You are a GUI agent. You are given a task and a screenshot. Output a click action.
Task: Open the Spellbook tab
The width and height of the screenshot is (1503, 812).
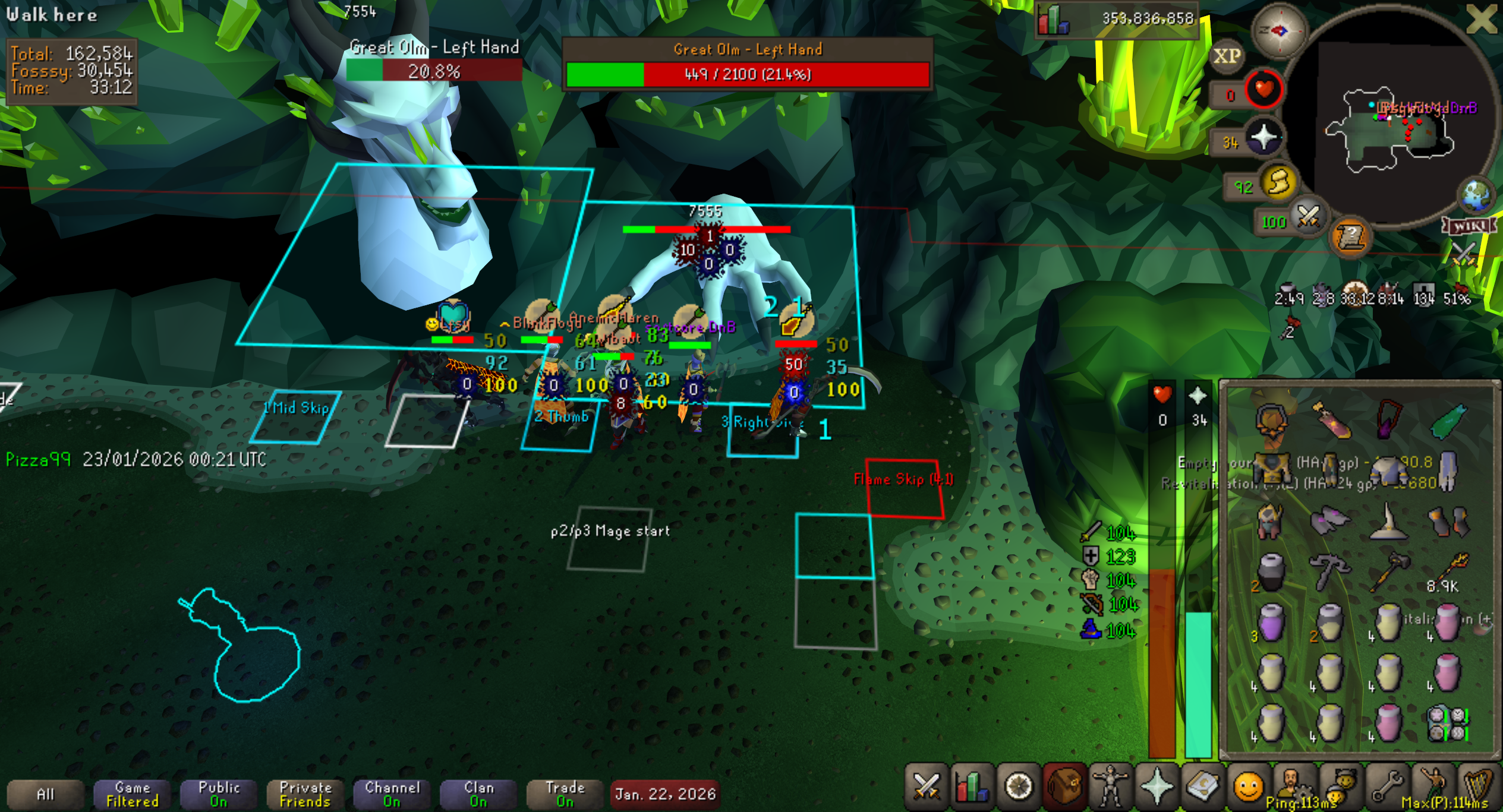1202,788
